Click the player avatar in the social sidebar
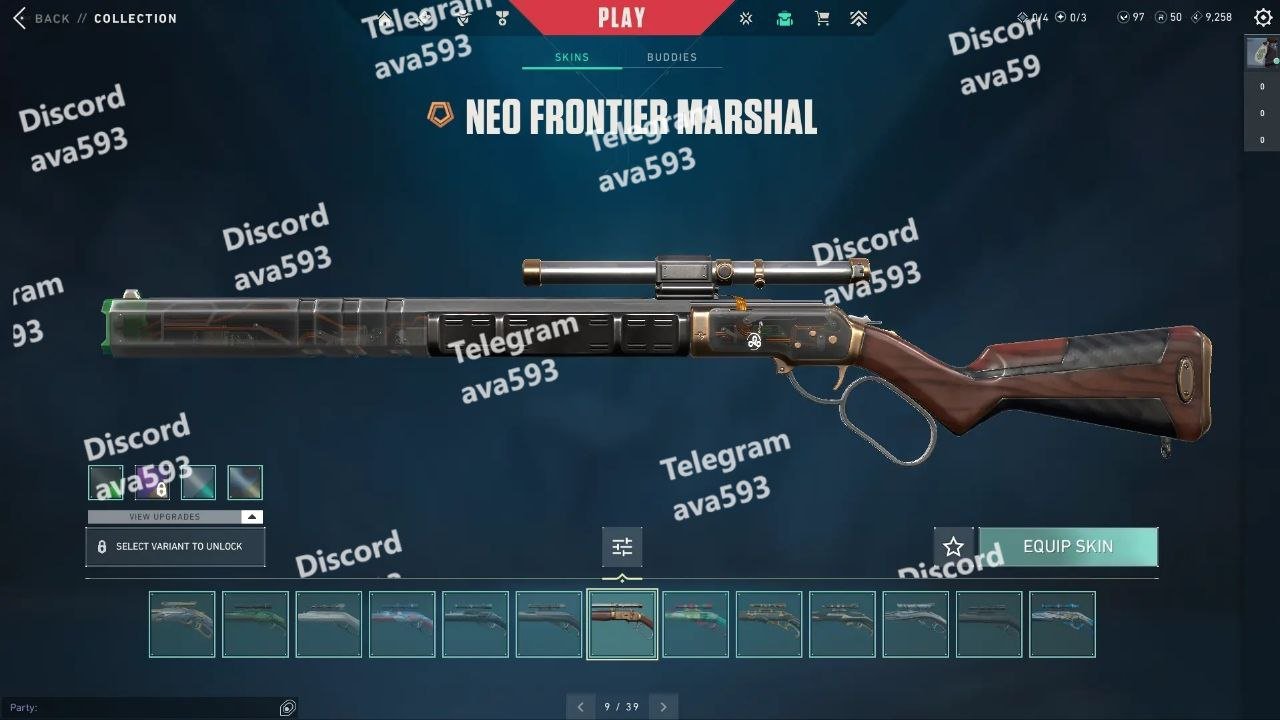Viewport: 1280px width, 720px height. coord(1261,53)
